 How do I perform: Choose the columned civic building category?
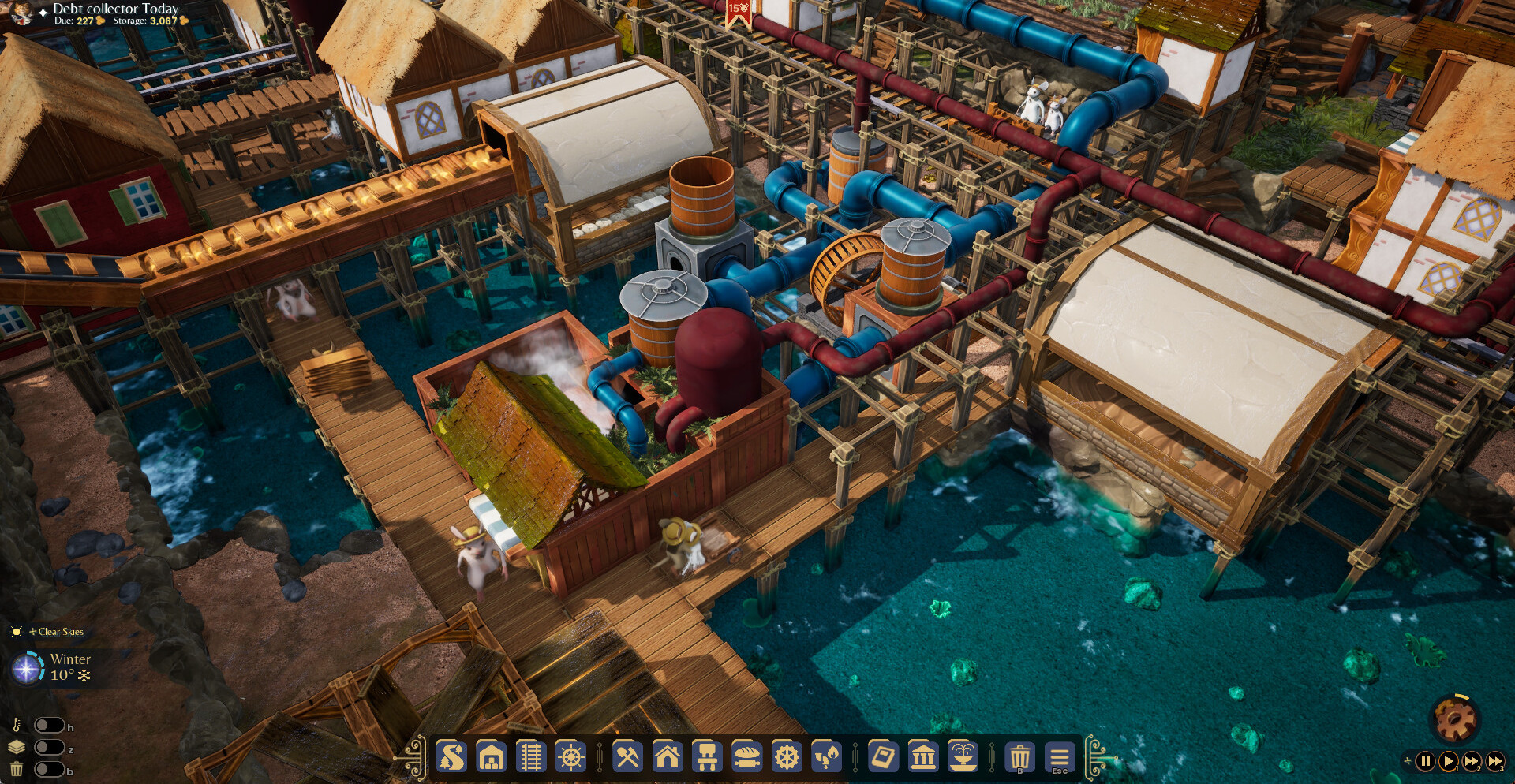(923, 757)
